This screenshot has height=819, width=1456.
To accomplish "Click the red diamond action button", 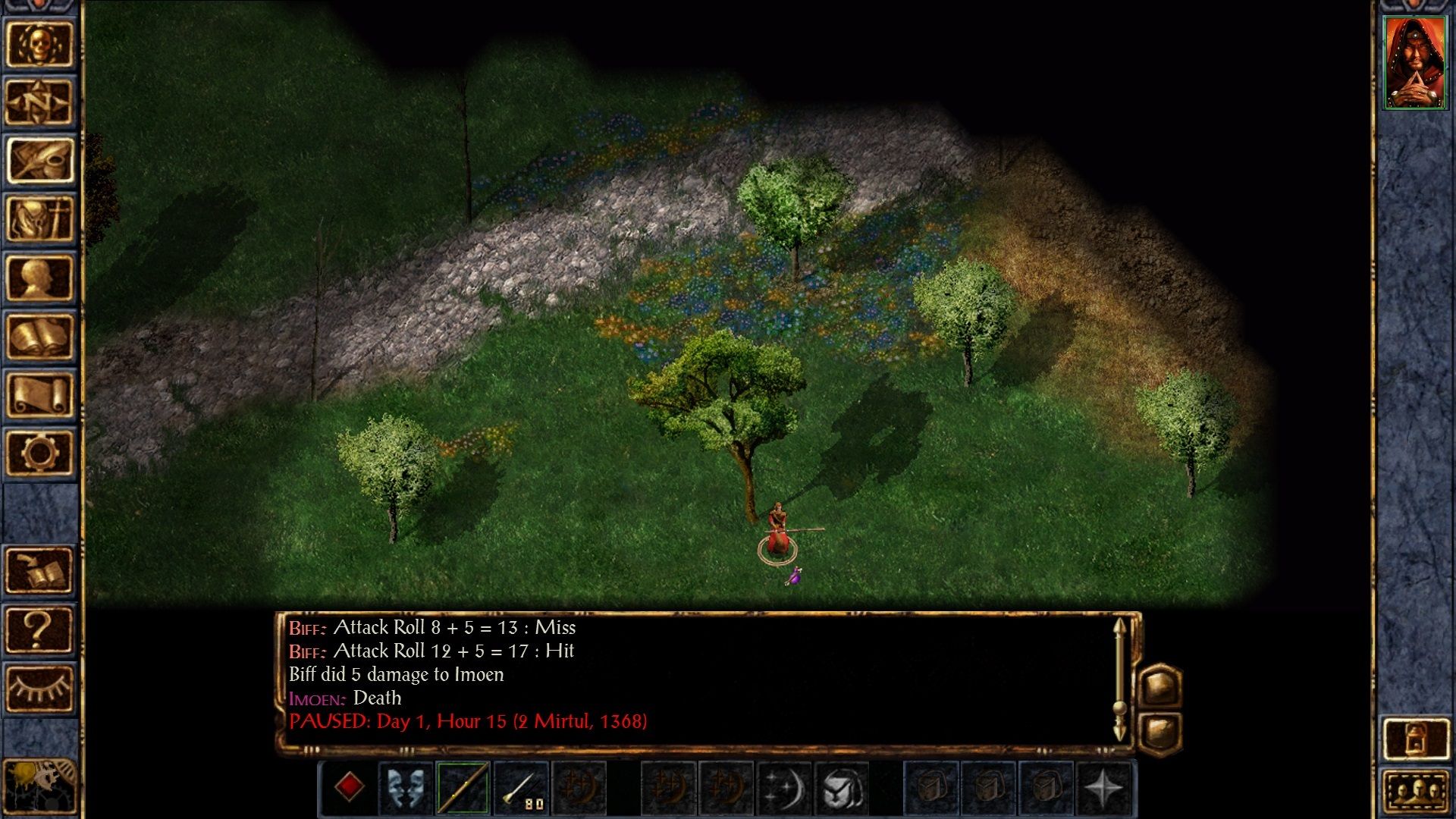I will click(x=349, y=787).
